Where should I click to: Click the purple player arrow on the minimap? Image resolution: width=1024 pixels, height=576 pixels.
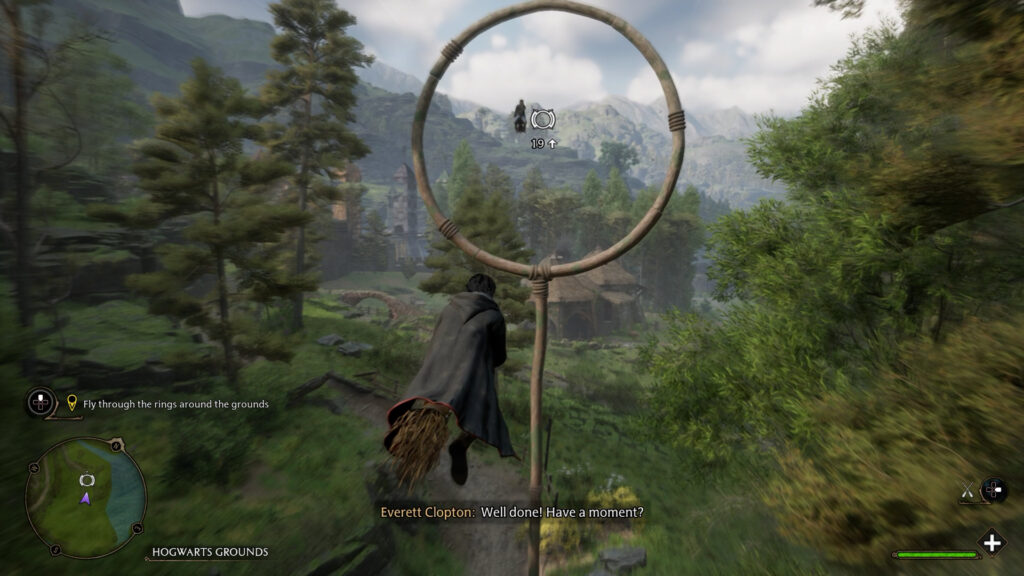pos(86,497)
